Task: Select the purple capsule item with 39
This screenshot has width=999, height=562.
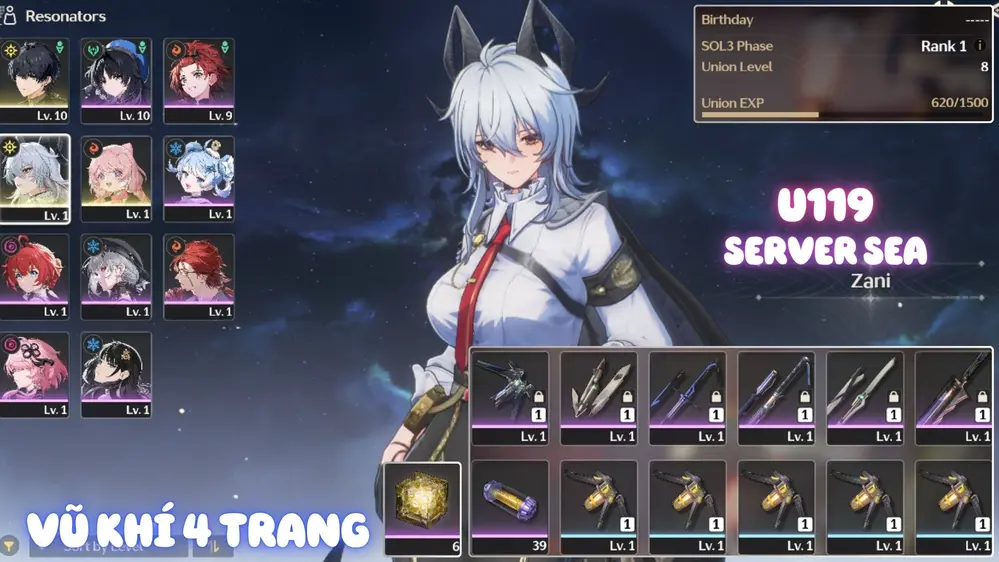Action: (510, 505)
